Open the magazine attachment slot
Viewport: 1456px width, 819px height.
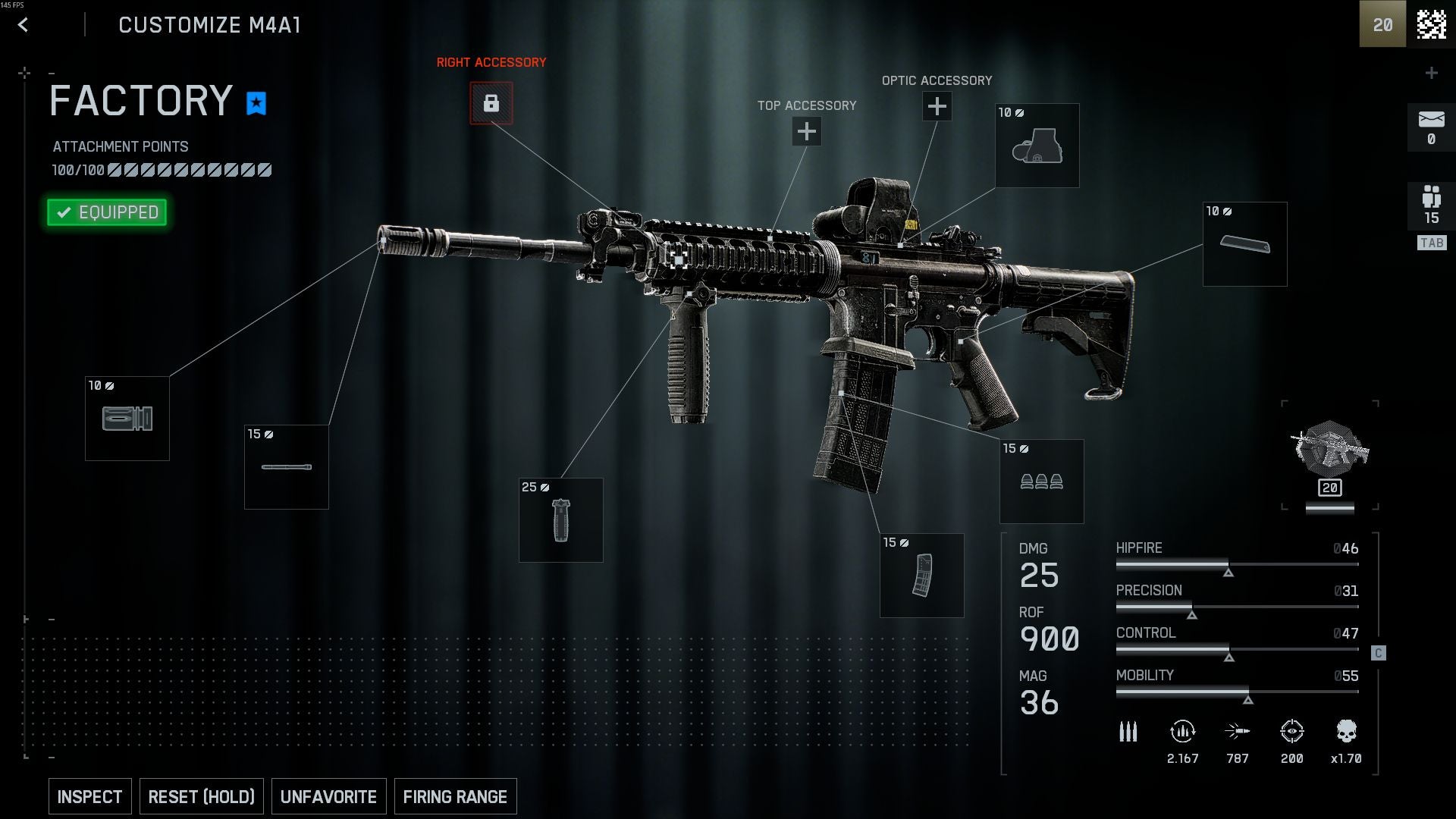coord(922,576)
